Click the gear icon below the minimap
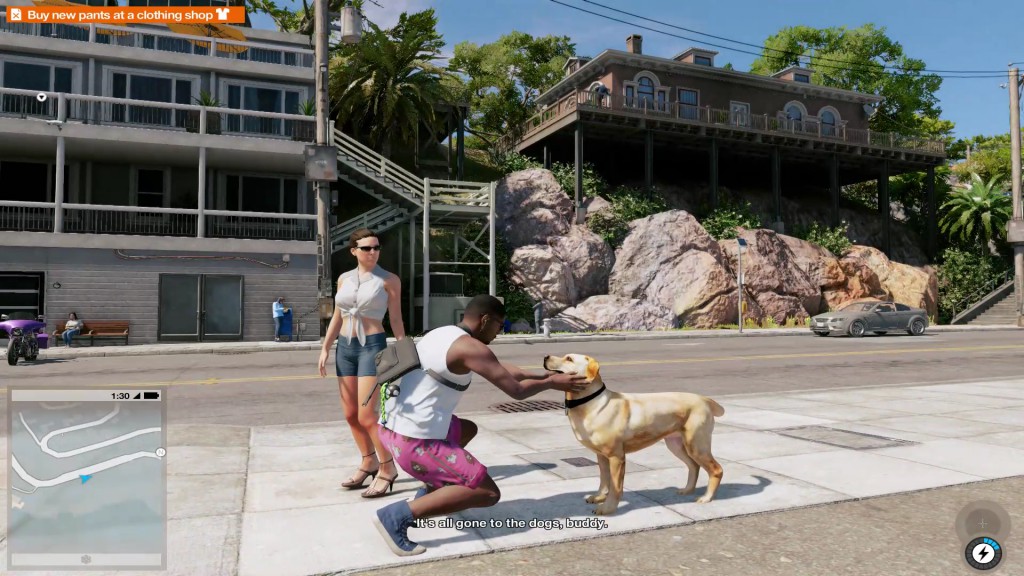 click(86, 559)
